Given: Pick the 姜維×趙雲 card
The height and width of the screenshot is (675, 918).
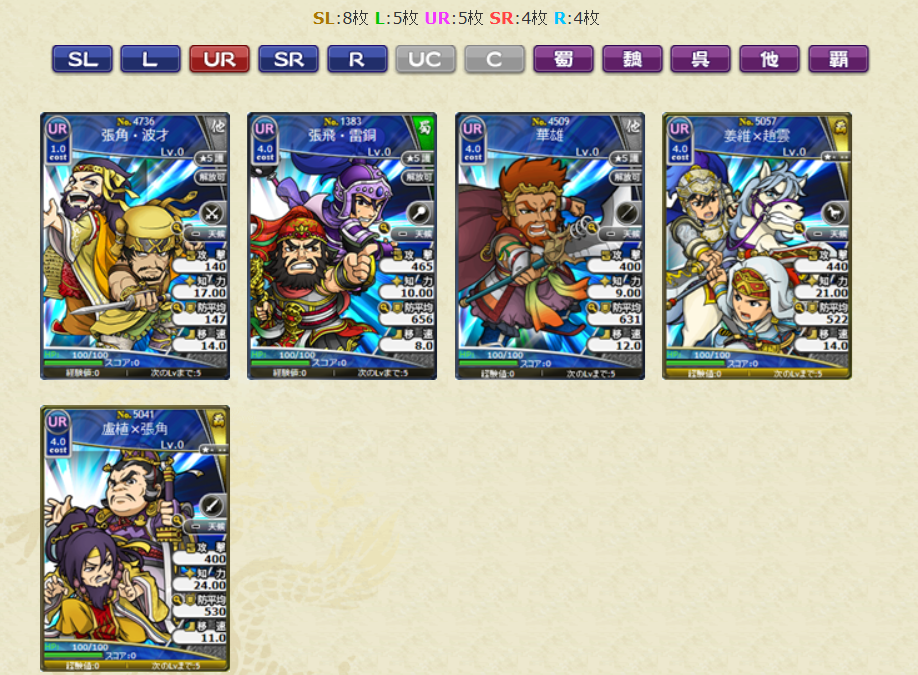Looking at the screenshot, I should point(756,246).
